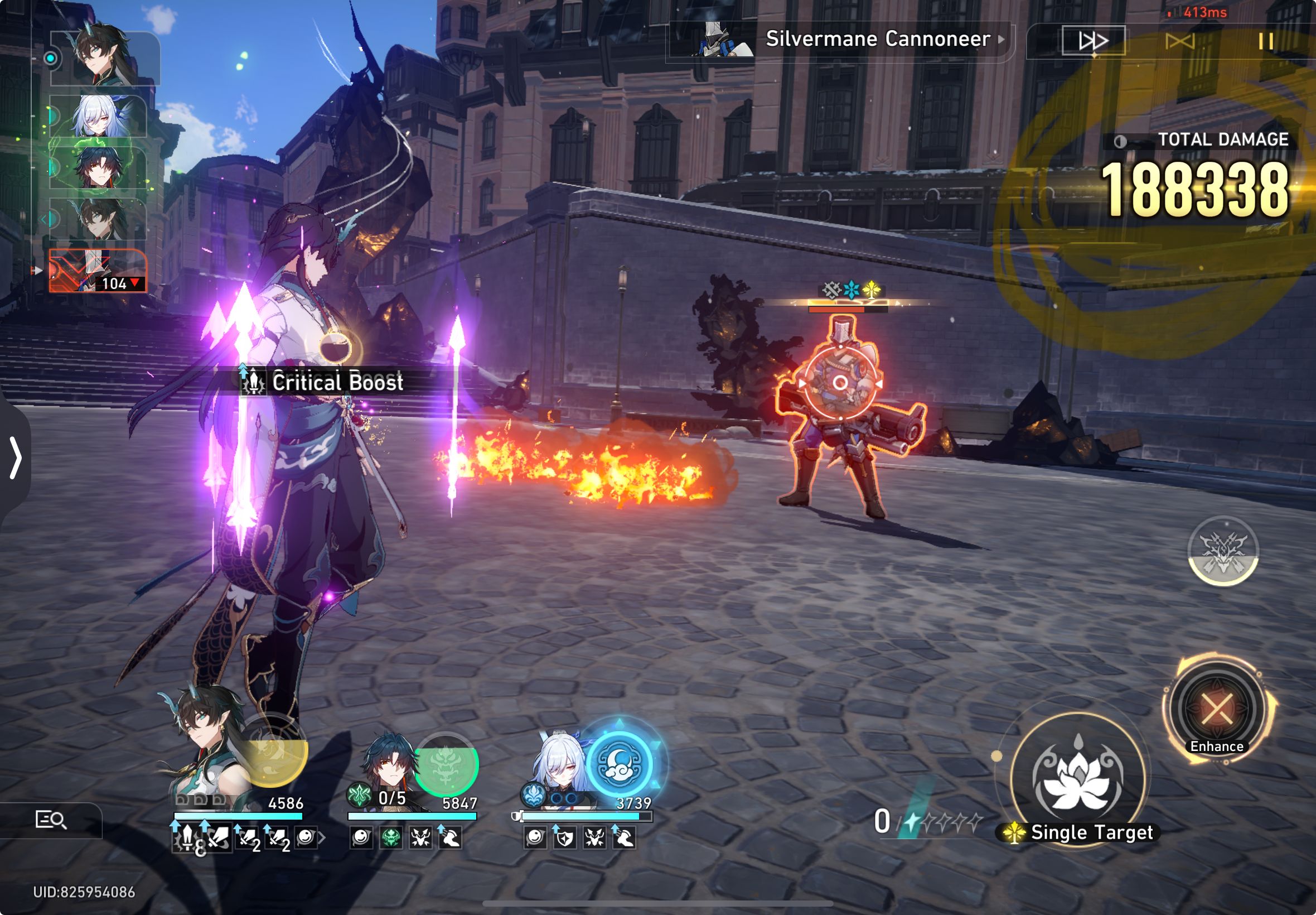1316x915 pixels.
Task: Toggle the Total Damage display icon
Action: coord(1120,141)
